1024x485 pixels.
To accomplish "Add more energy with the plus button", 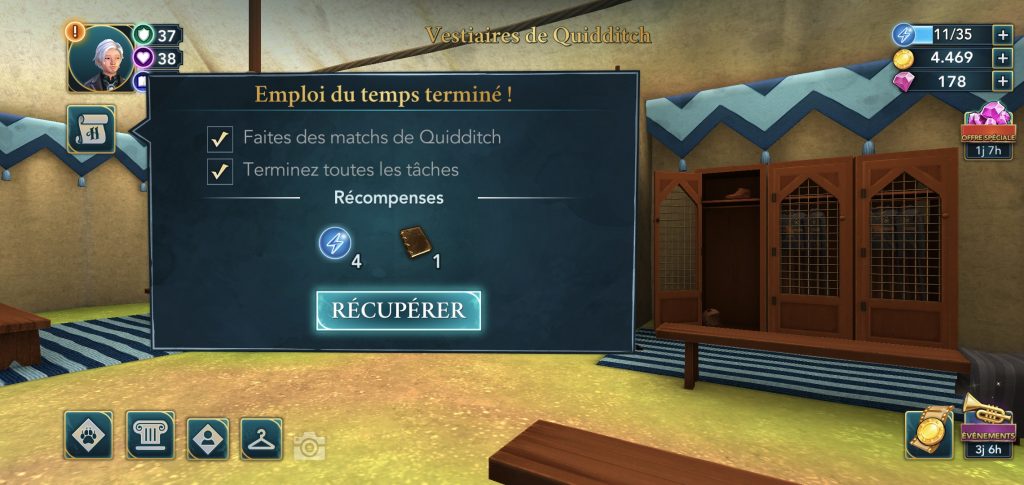I will point(1003,34).
